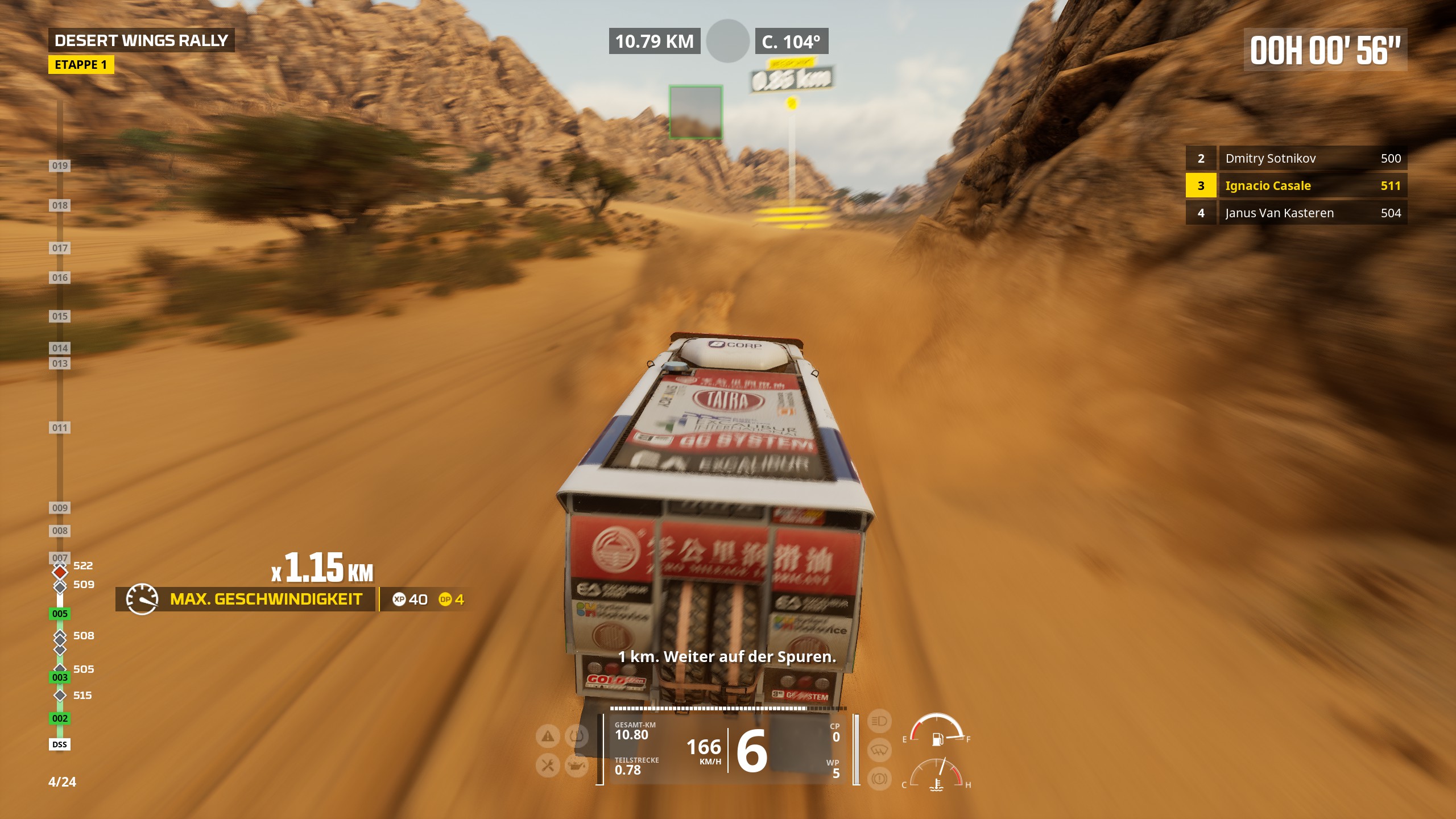This screenshot has width=1456, height=819.
Task: Click the green roadbook preview thumbnail
Action: [696, 112]
